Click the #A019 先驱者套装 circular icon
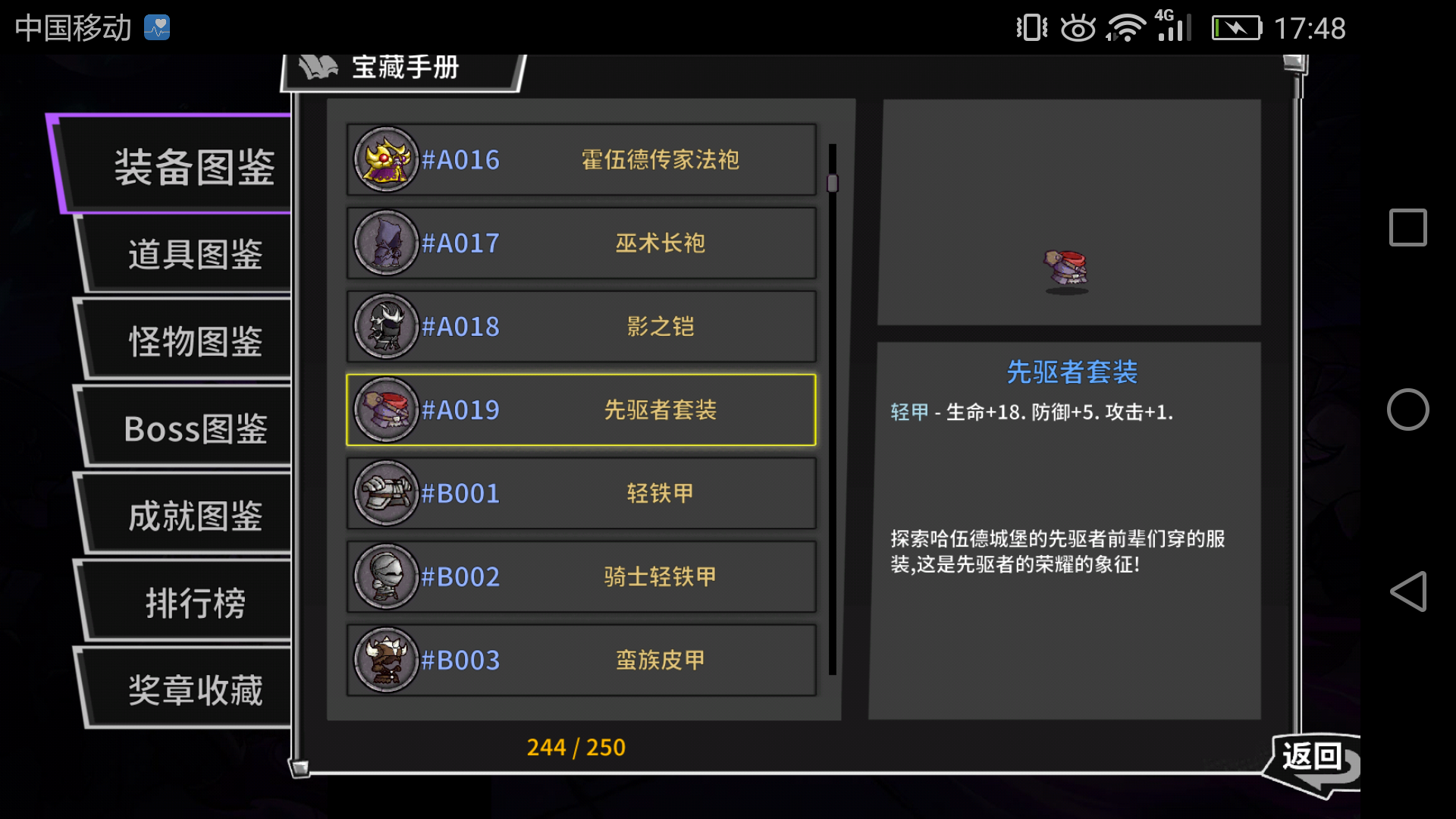Screen dimensions: 1456x819 pyautogui.click(x=386, y=409)
